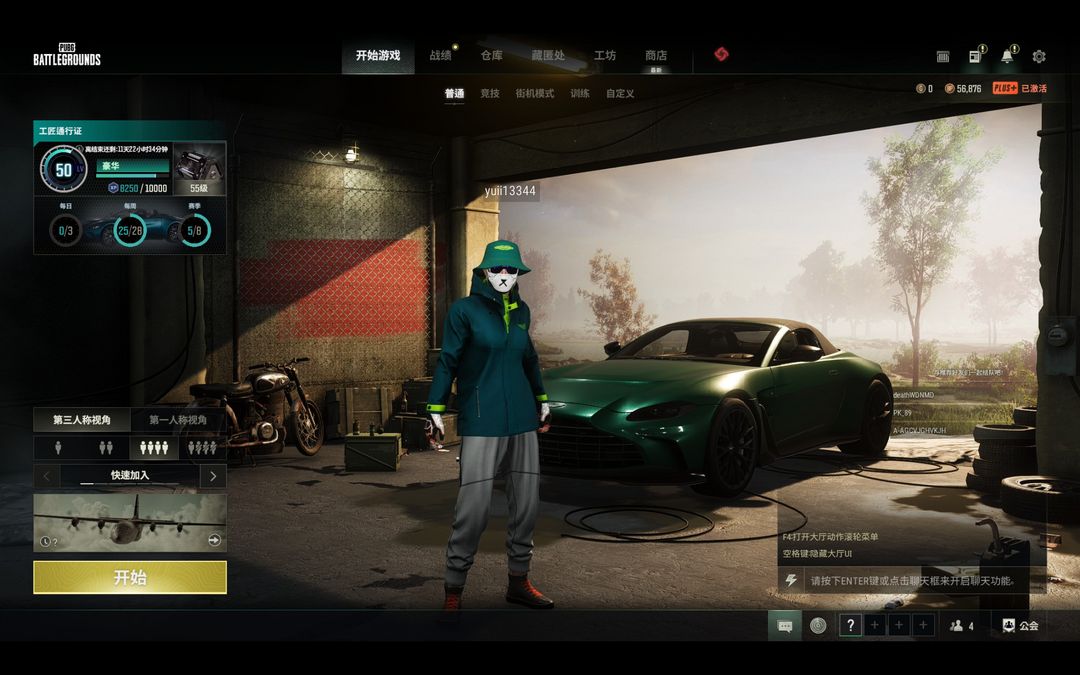
Task: Click the next arrow beside 快速加入
Action: pos(212,476)
